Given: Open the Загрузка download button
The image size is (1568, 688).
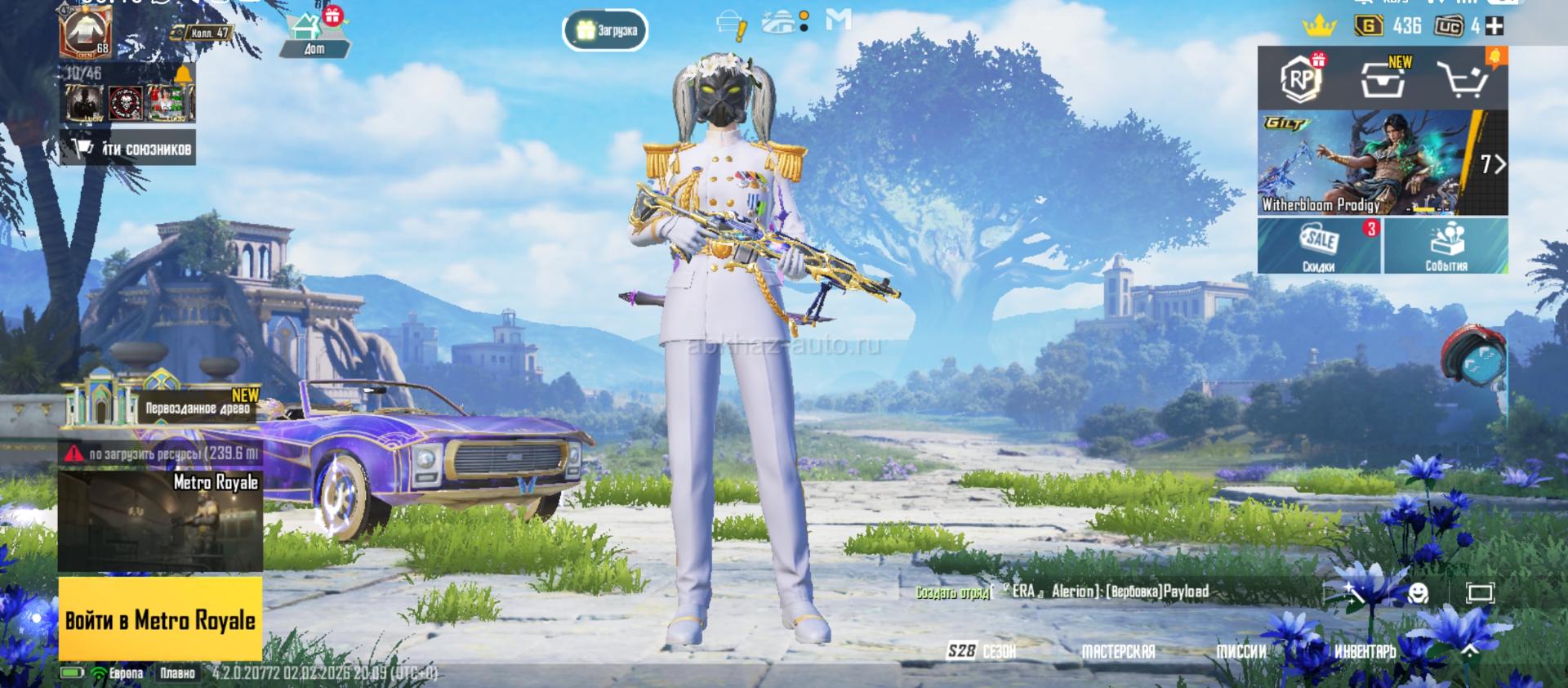Looking at the screenshot, I should [606, 31].
